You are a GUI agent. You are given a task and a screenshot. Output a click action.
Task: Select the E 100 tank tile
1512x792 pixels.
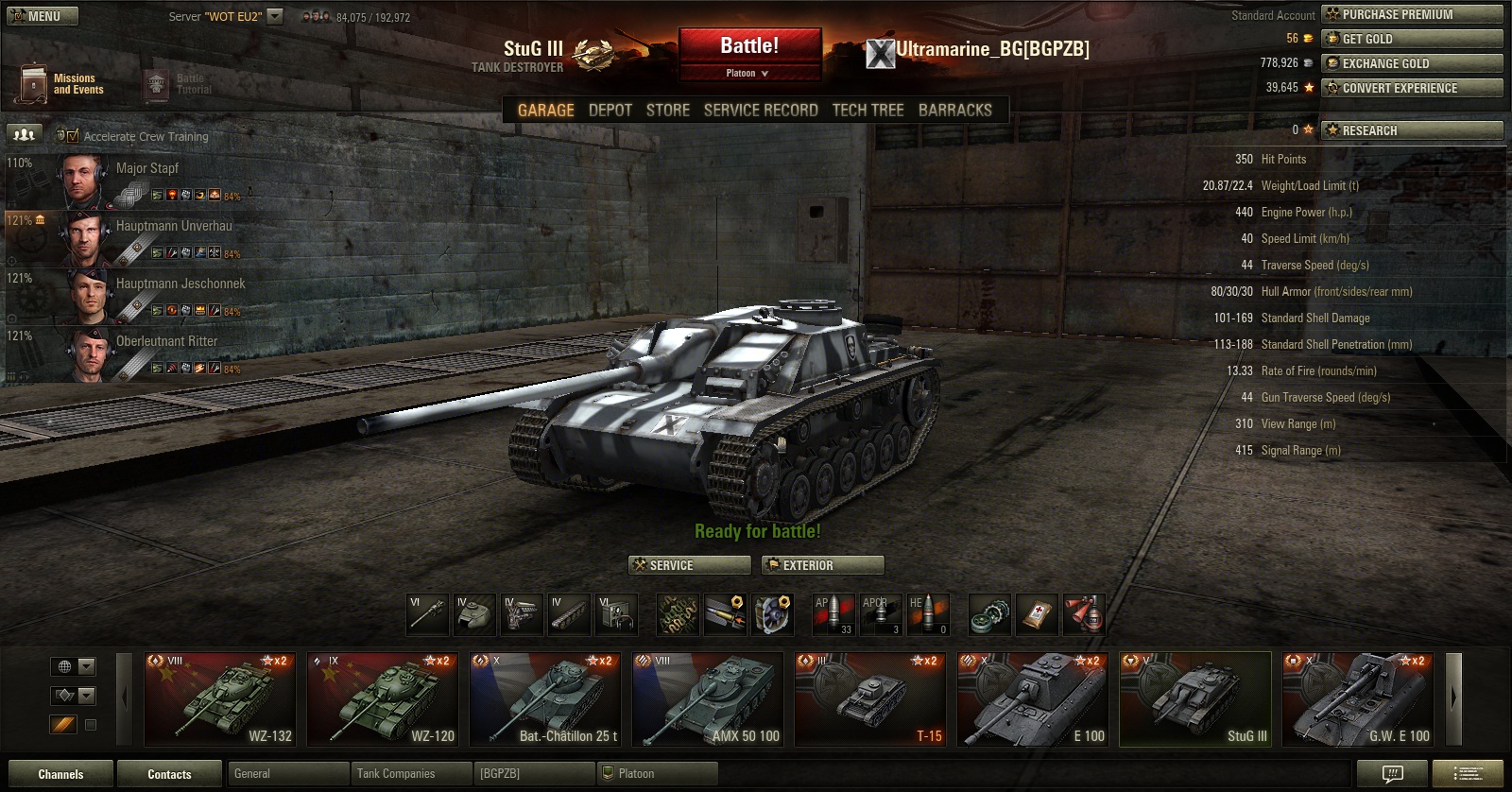pos(1032,698)
